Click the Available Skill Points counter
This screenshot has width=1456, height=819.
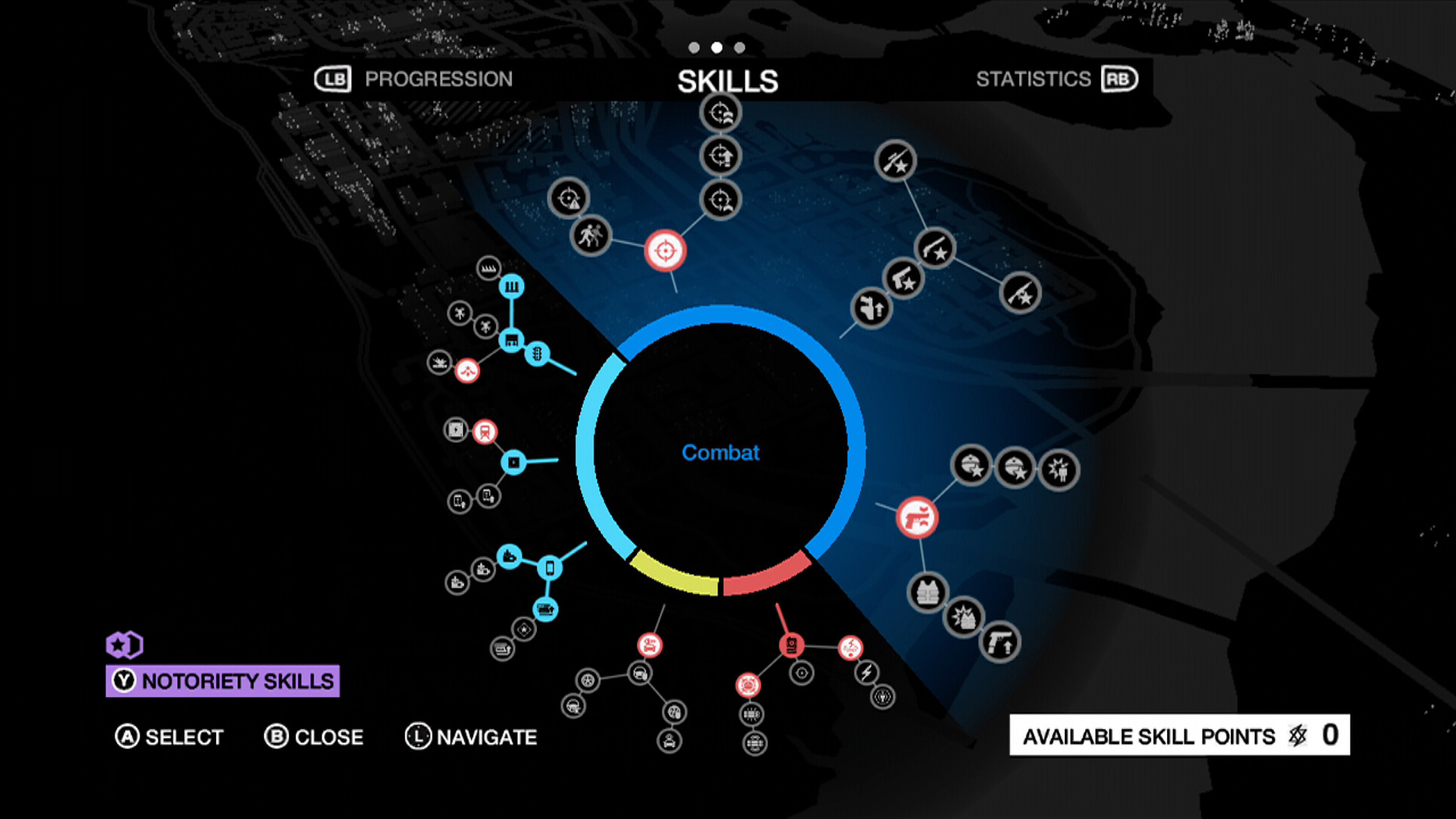pyautogui.click(x=1178, y=736)
